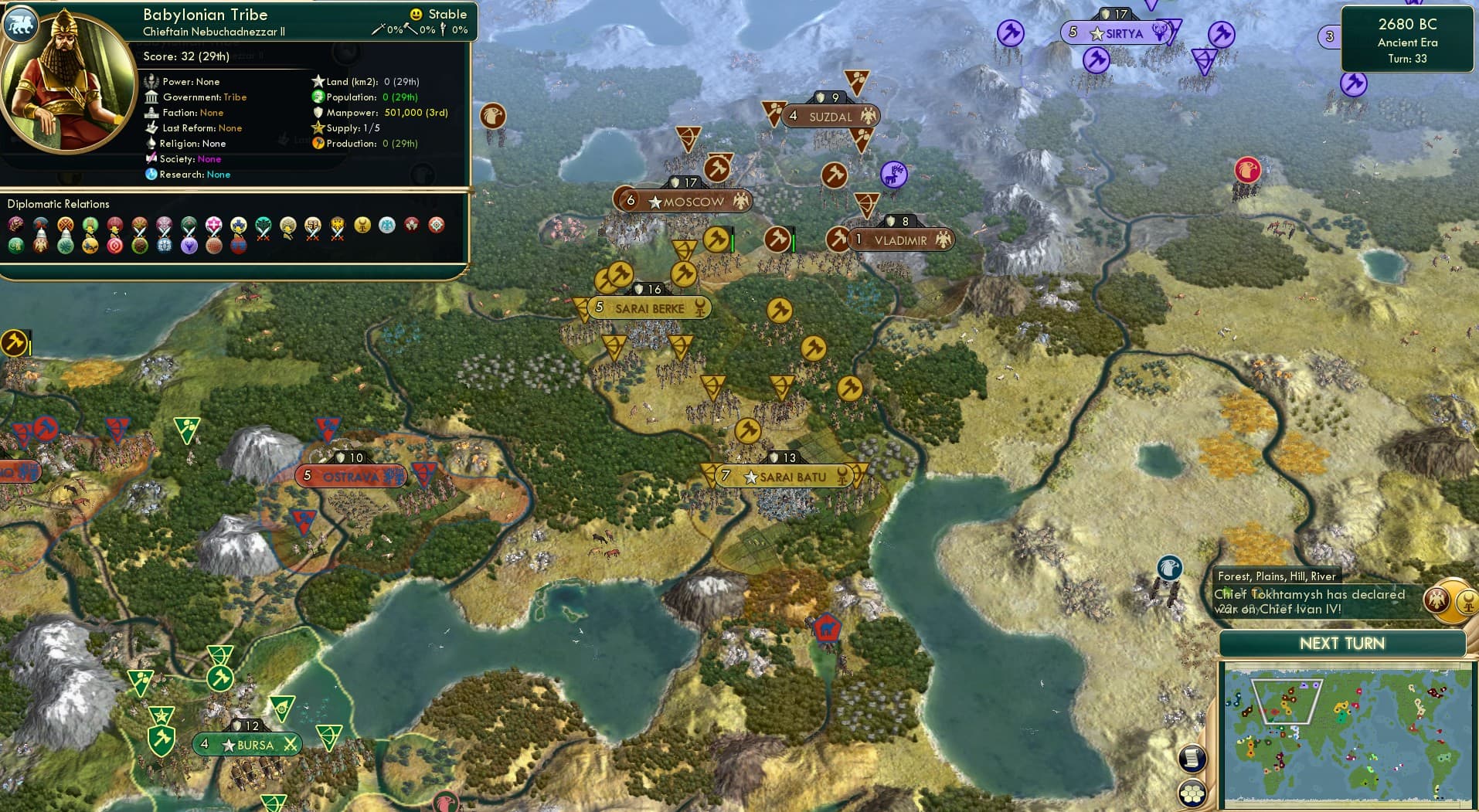Click None beside Research in the tribe panel
This screenshot has height=812, width=1479.
pos(218,175)
